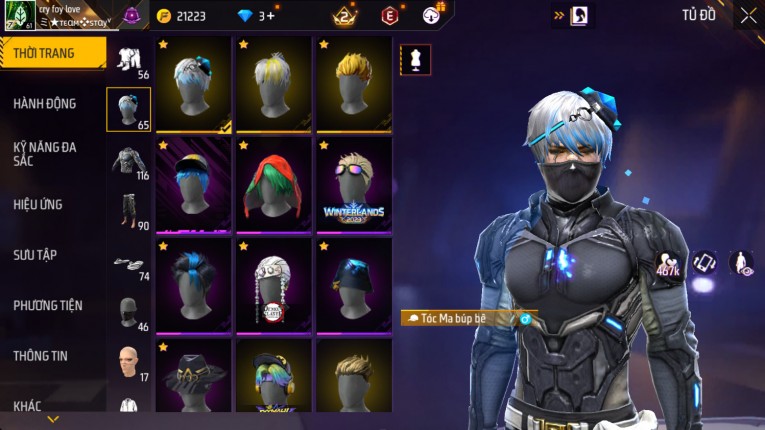
Task: Select the Hiệu Ứng tab
Action: pyautogui.click(x=40, y=205)
